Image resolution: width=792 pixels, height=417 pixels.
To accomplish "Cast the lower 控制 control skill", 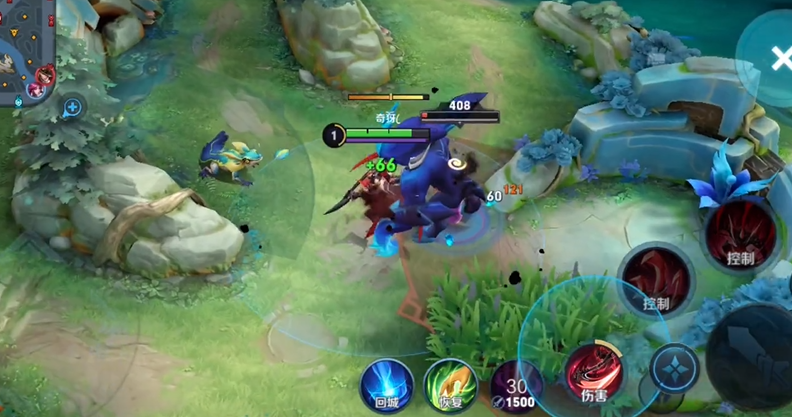I will coord(657,279).
